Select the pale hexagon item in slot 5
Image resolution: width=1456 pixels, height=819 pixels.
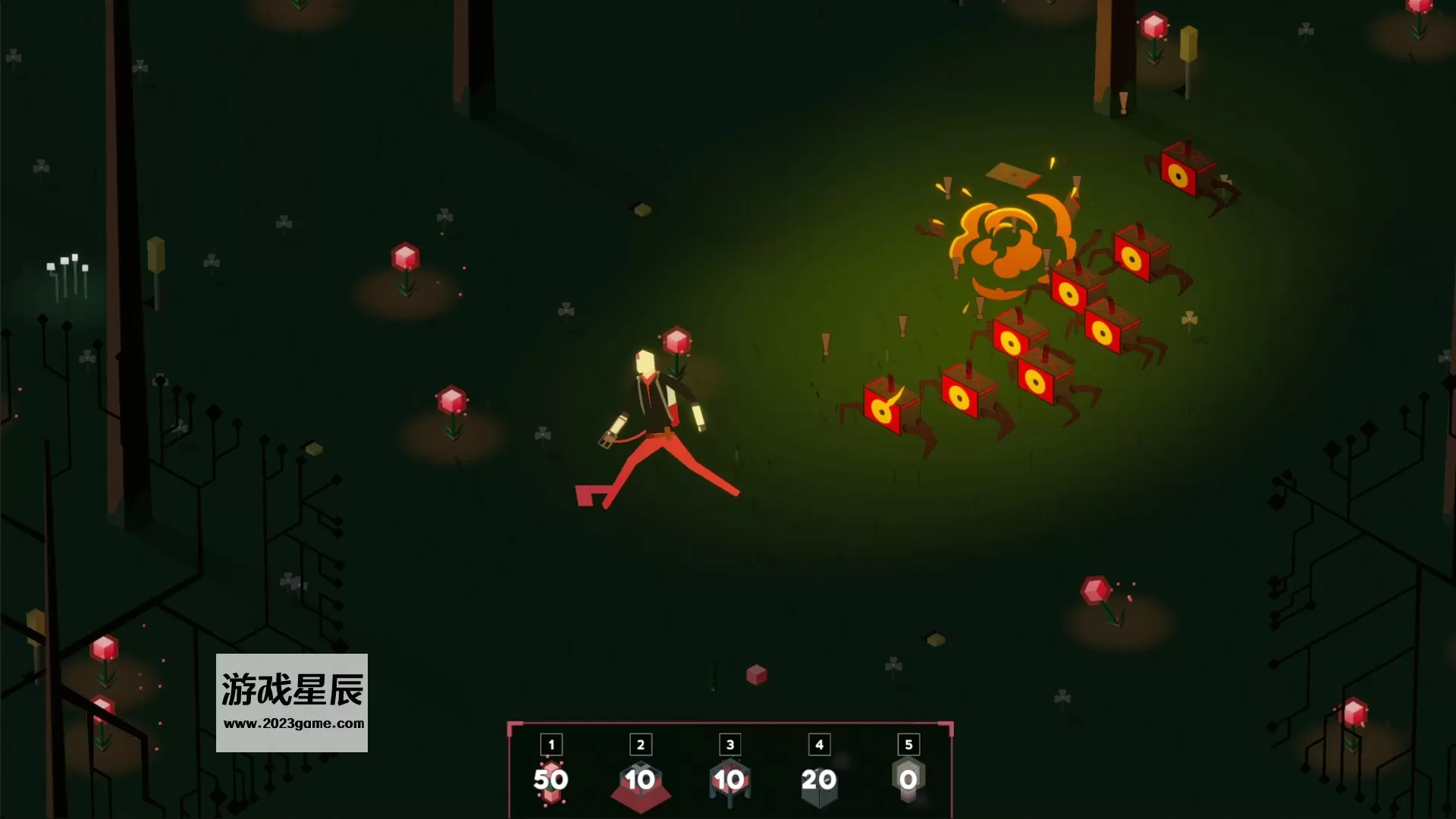click(908, 780)
